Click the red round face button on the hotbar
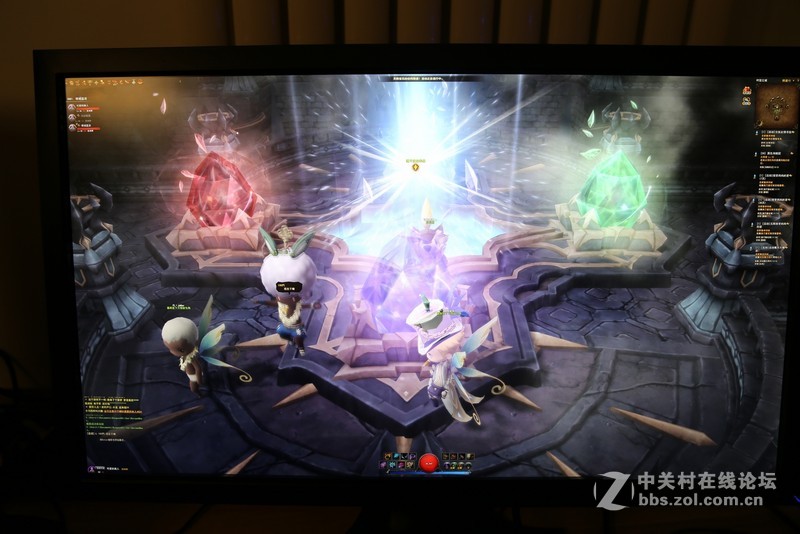The width and height of the screenshot is (800, 534). pos(428,462)
